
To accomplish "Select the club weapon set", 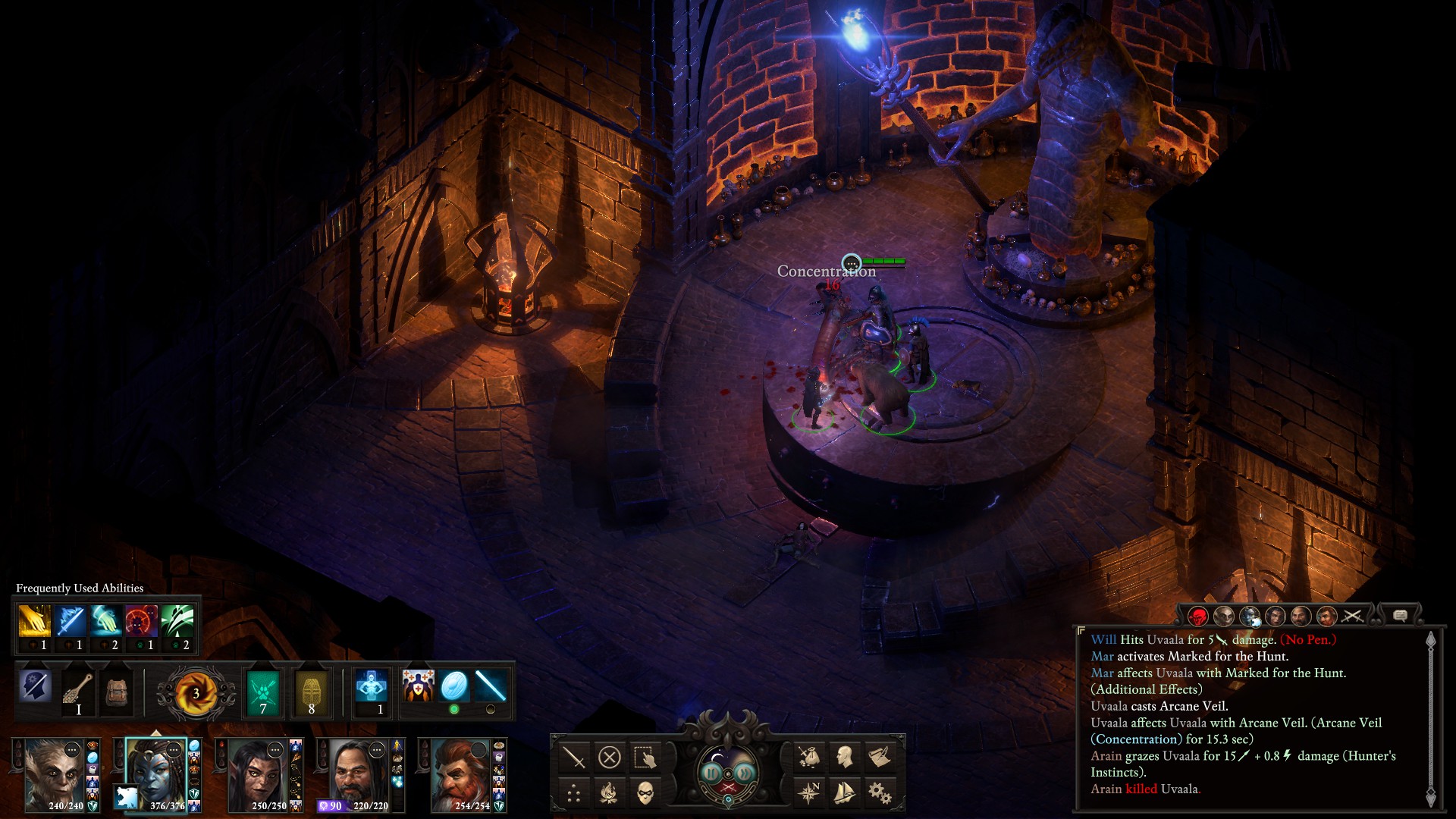I will [78, 690].
